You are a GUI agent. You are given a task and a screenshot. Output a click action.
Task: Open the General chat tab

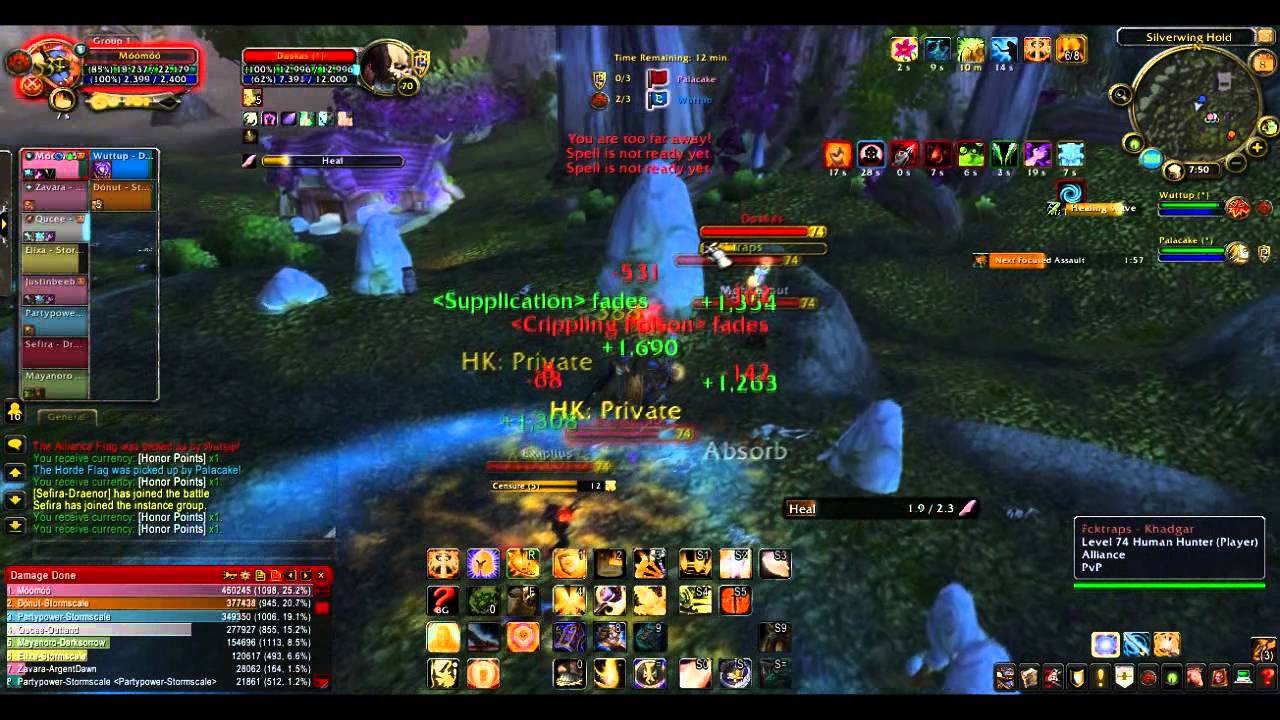point(67,416)
